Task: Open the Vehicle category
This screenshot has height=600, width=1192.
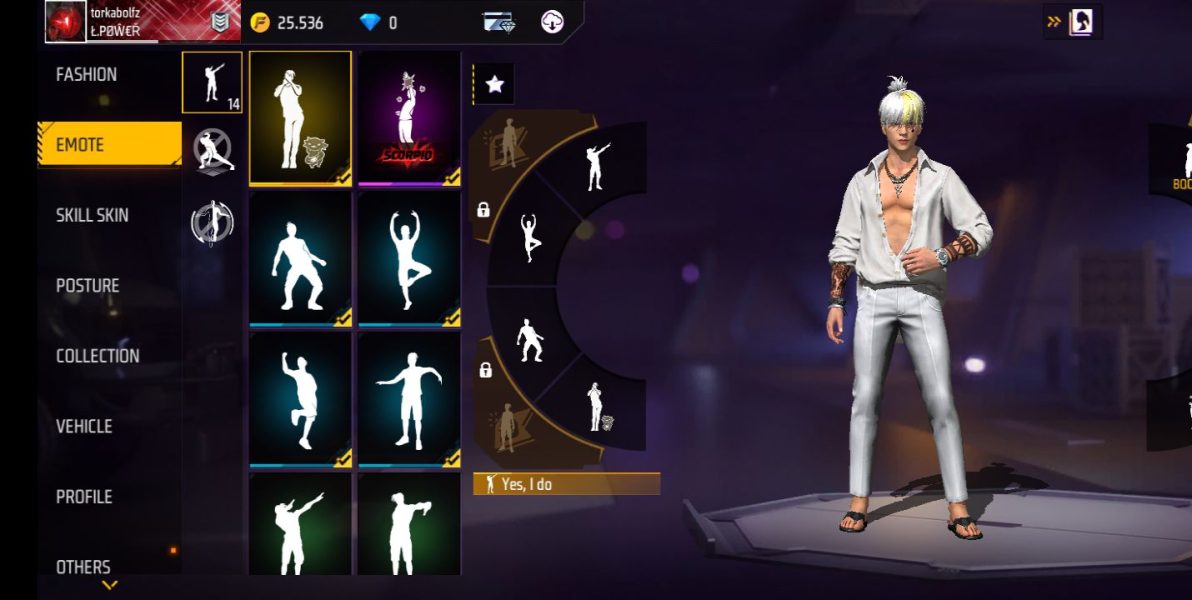Action: point(84,427)
